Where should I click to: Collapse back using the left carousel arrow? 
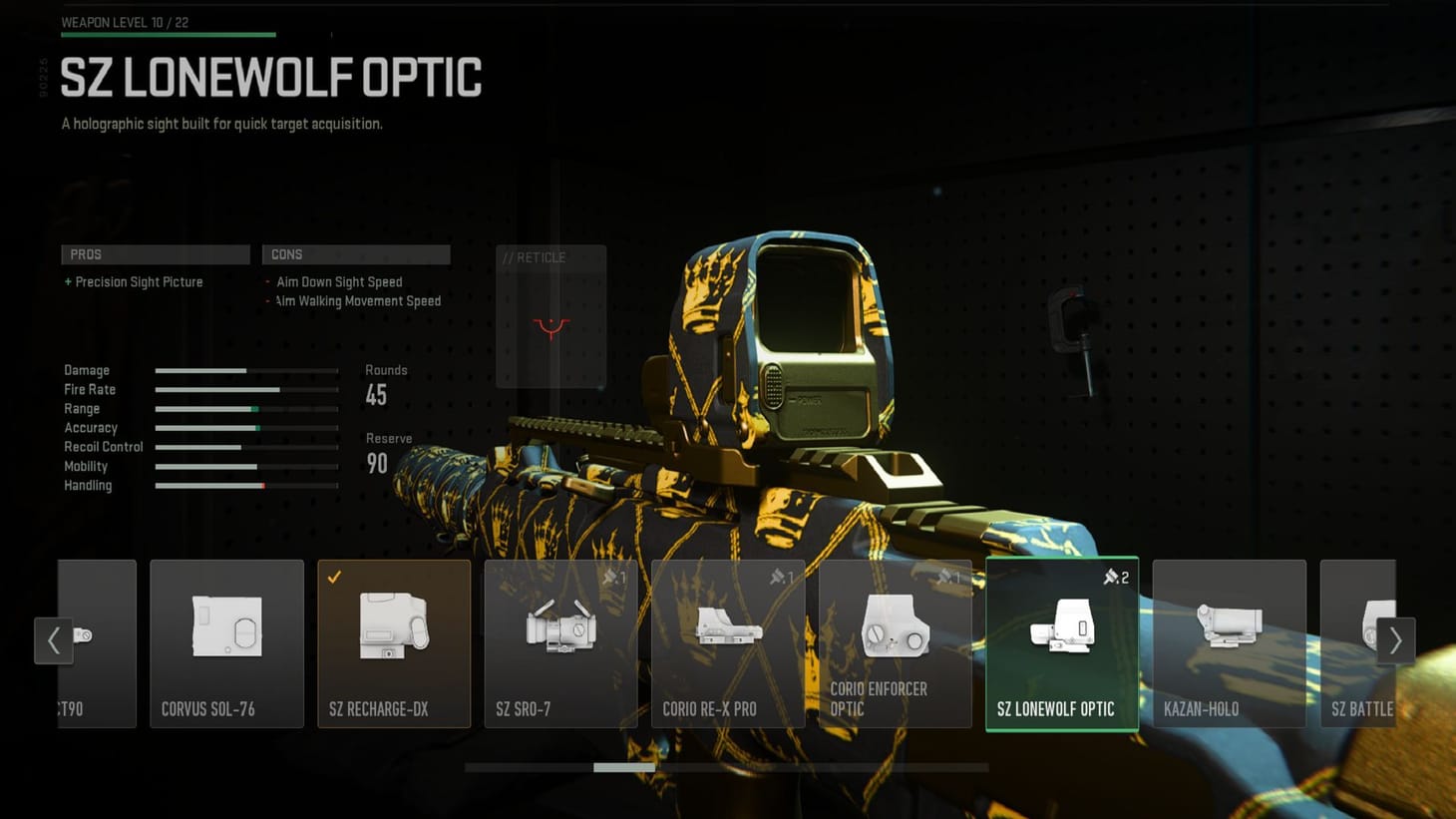coord(55,640)
